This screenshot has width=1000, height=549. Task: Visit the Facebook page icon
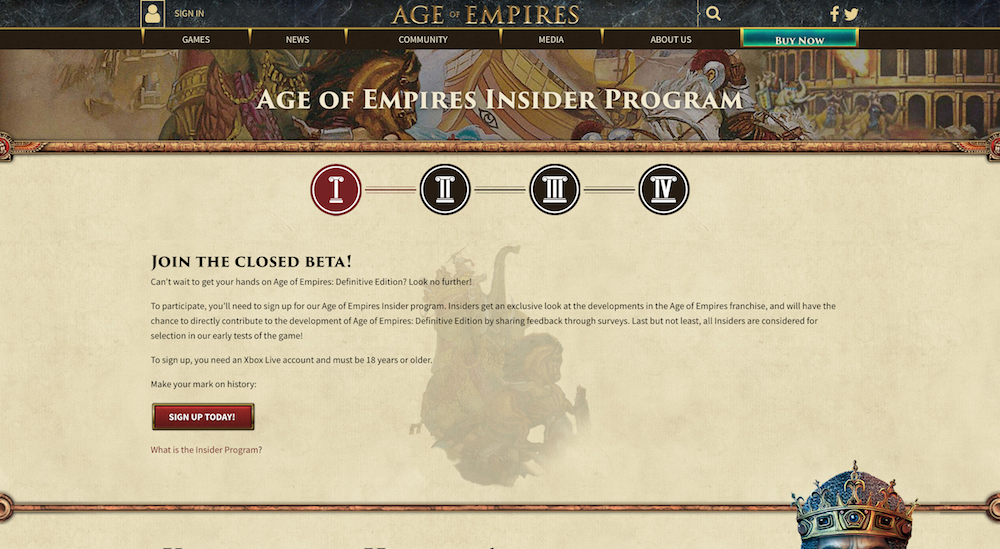pos(835,14)
